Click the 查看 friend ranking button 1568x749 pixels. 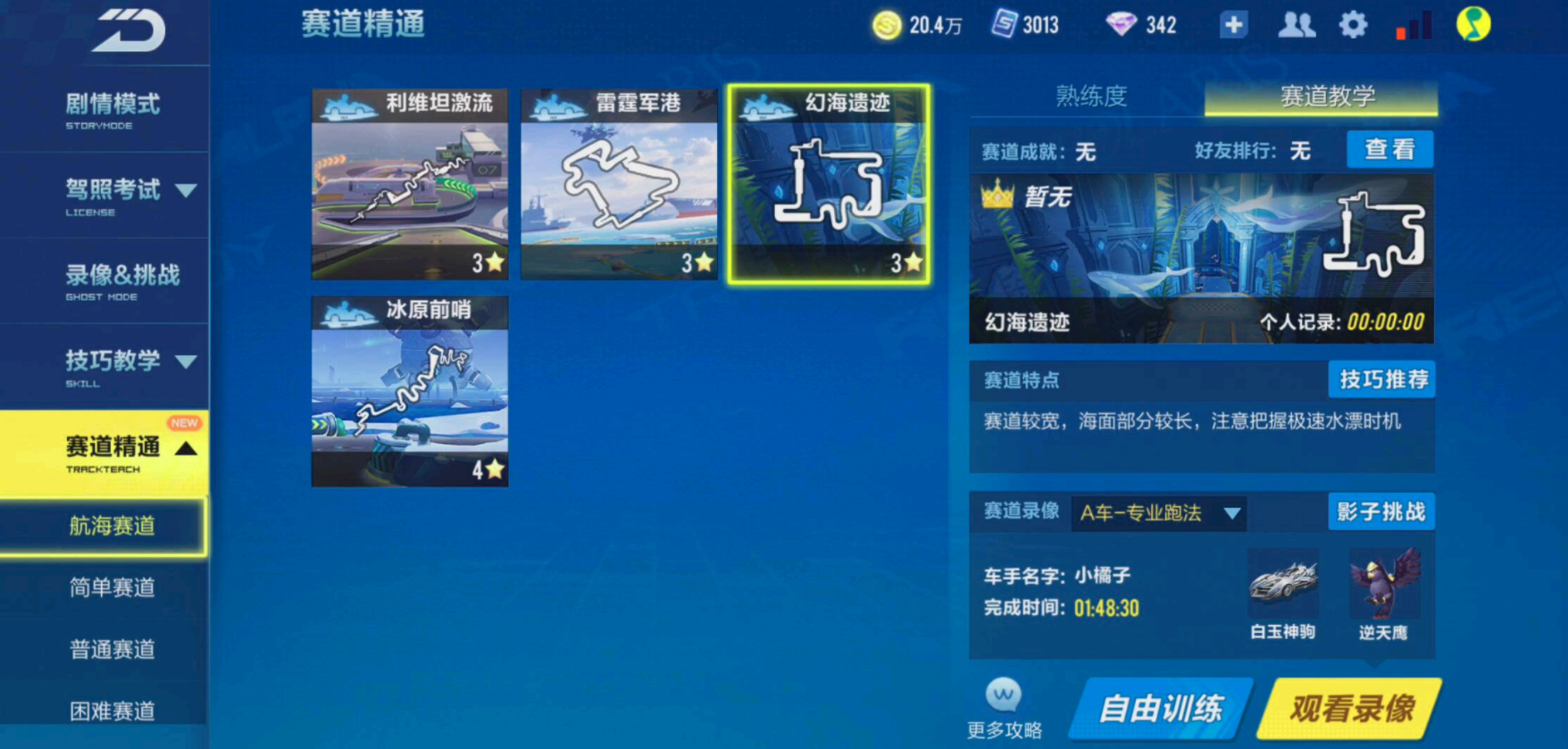[1389, 149]
